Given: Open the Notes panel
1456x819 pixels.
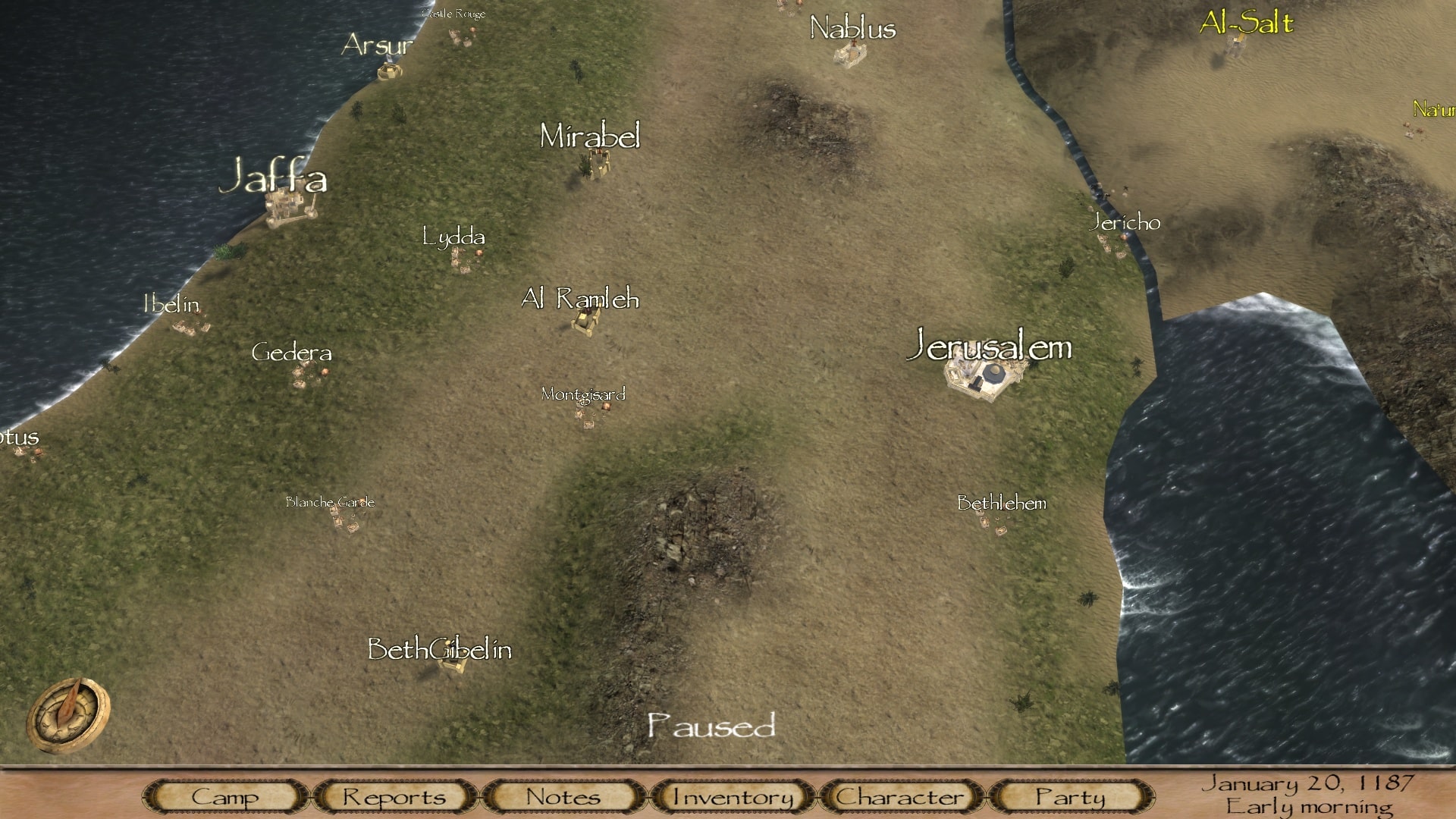Looking at the screenshot, I should (x=563, y=796).
